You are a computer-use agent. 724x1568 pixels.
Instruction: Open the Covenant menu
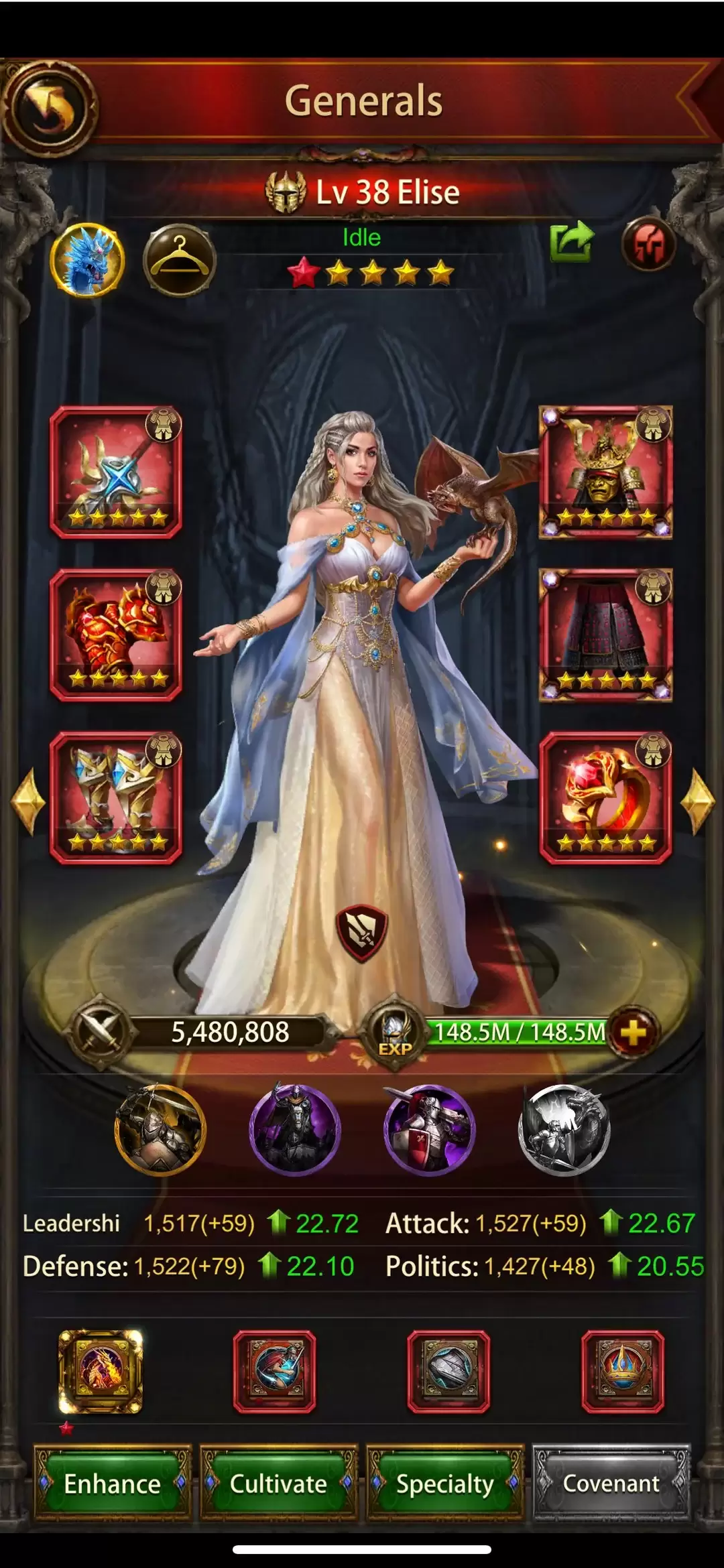611,1484
